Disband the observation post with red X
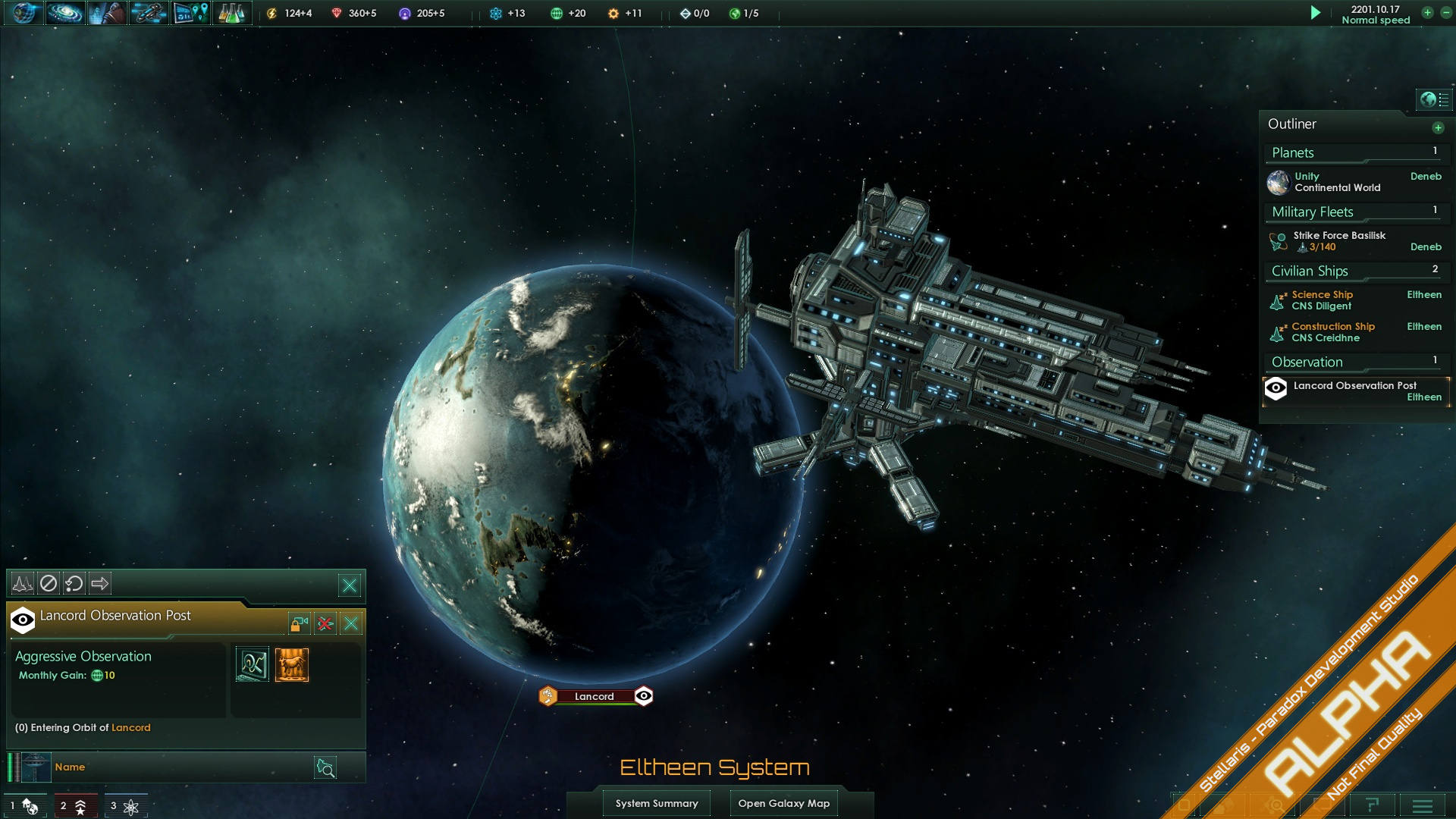This screenshot has height=819, width=1456. (x=325, y=623)
